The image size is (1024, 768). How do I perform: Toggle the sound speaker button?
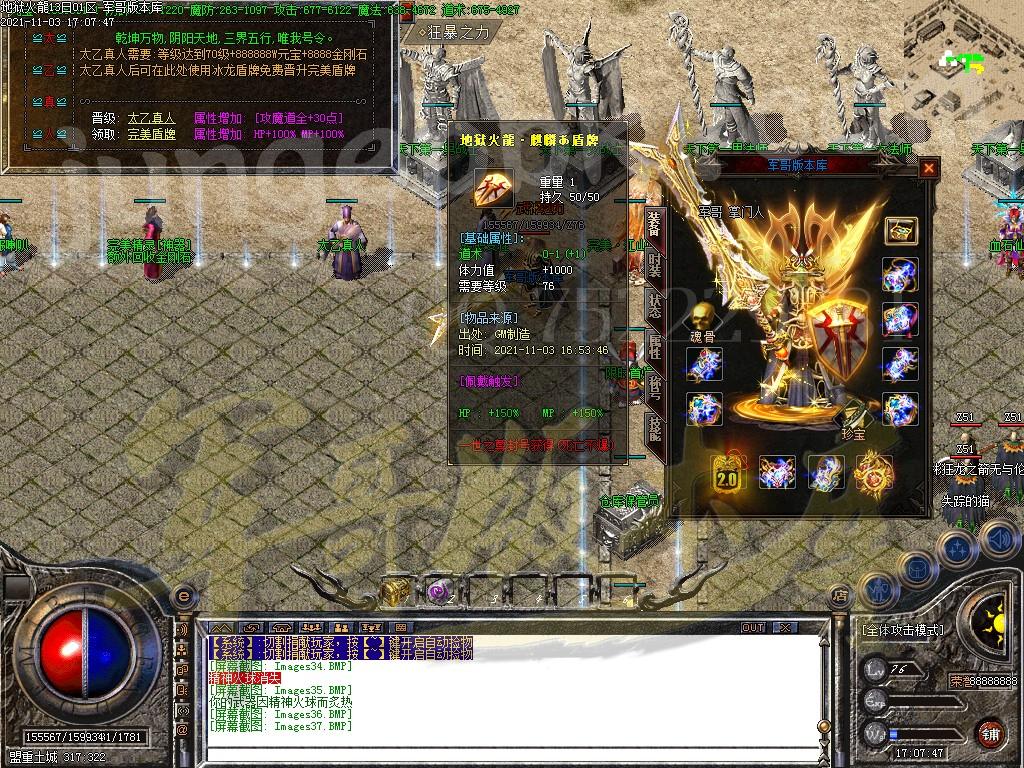point(999,539)
